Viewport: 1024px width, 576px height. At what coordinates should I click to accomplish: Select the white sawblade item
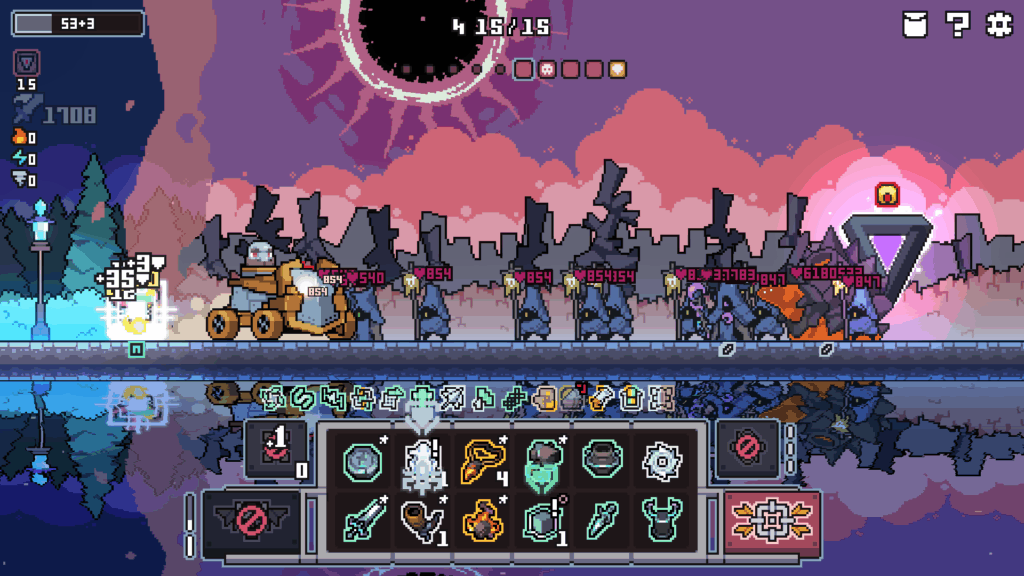[x=660, y=462]
